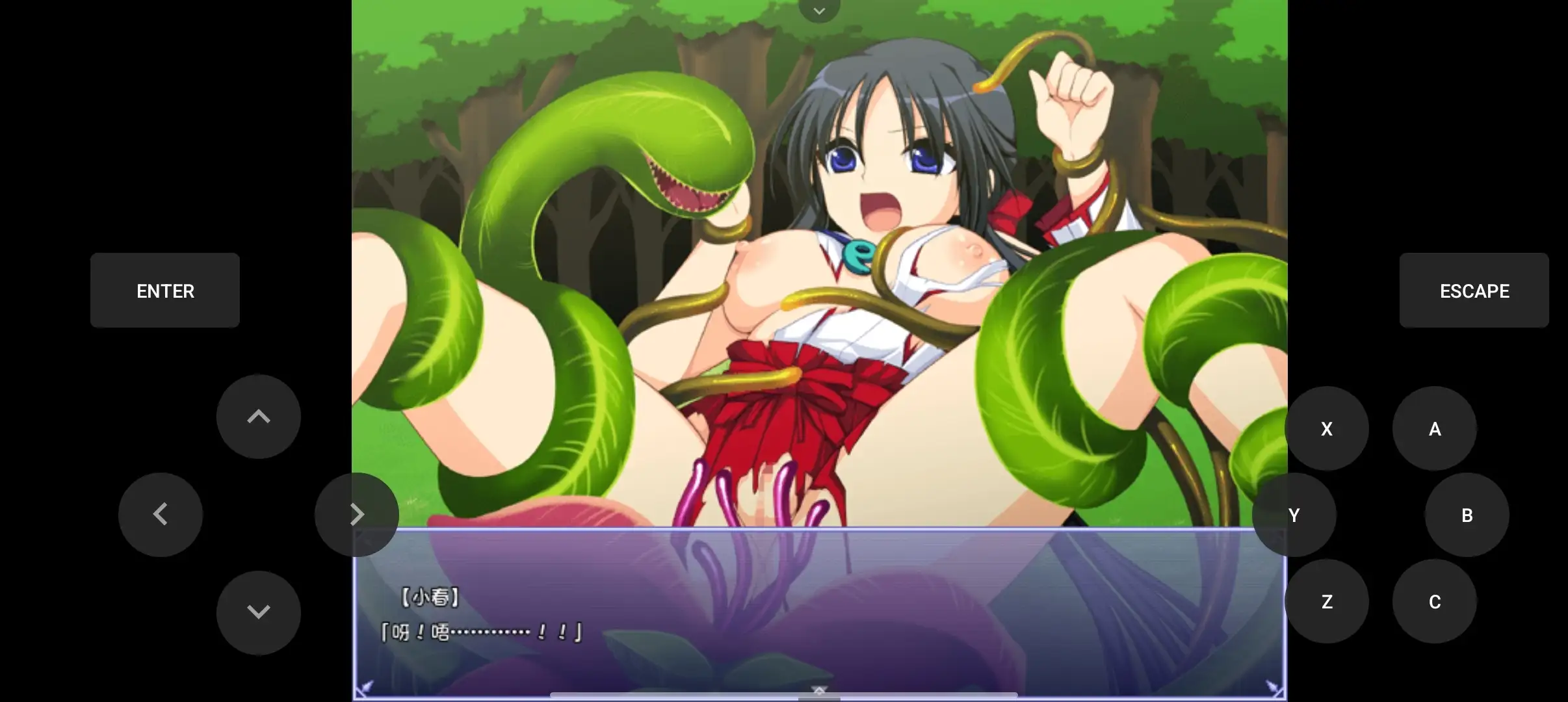The image size is (1568, 702).
Task: Click the left arrow on the d-pad
Action: pos(161,514)
